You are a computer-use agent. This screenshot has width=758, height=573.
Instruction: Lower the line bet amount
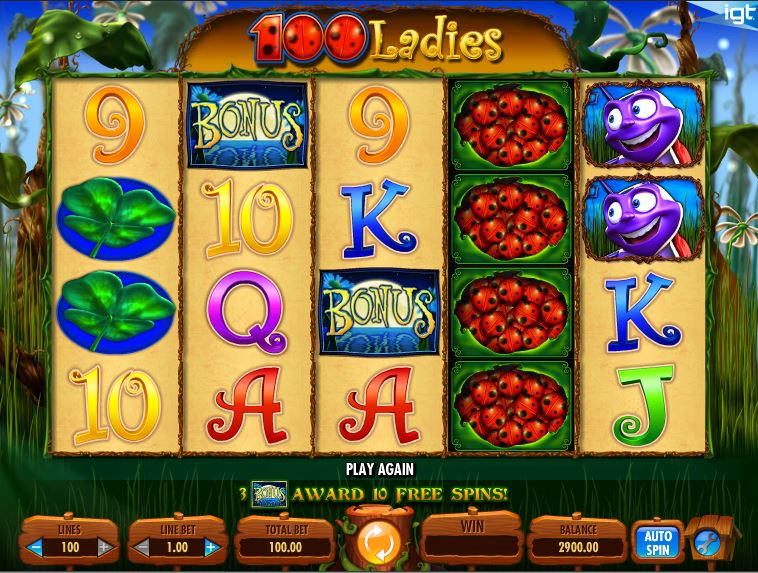[142, 547]
